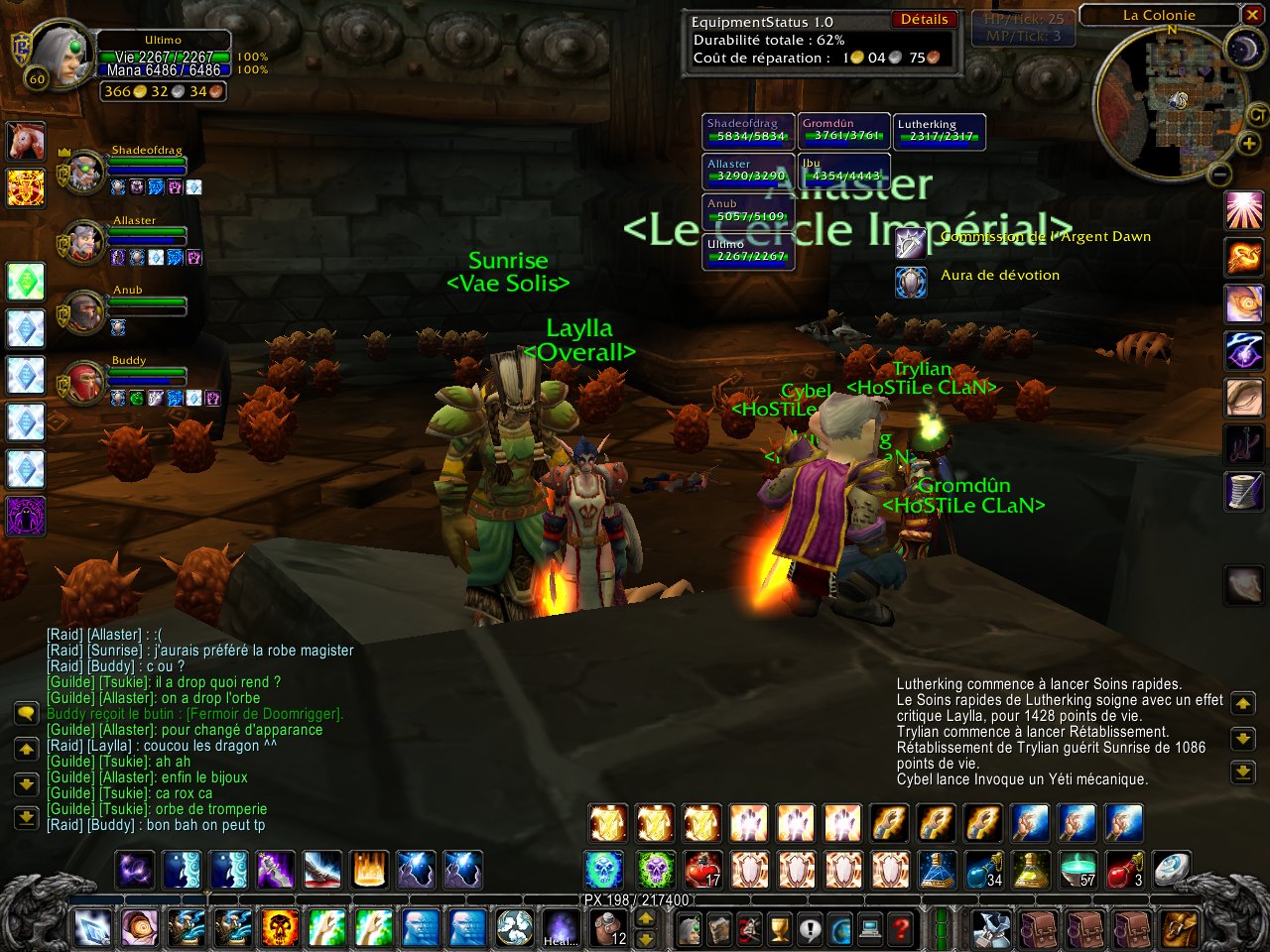Viewport: 1270px width, 952px height.
Task: Close the minimap with the X button
Action: 1252,15
